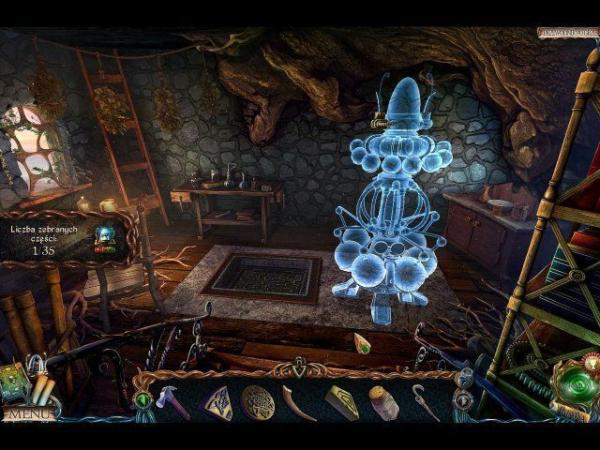Select the round ornate disc item
The image size is (600, 450).
[x=257, y=402]
